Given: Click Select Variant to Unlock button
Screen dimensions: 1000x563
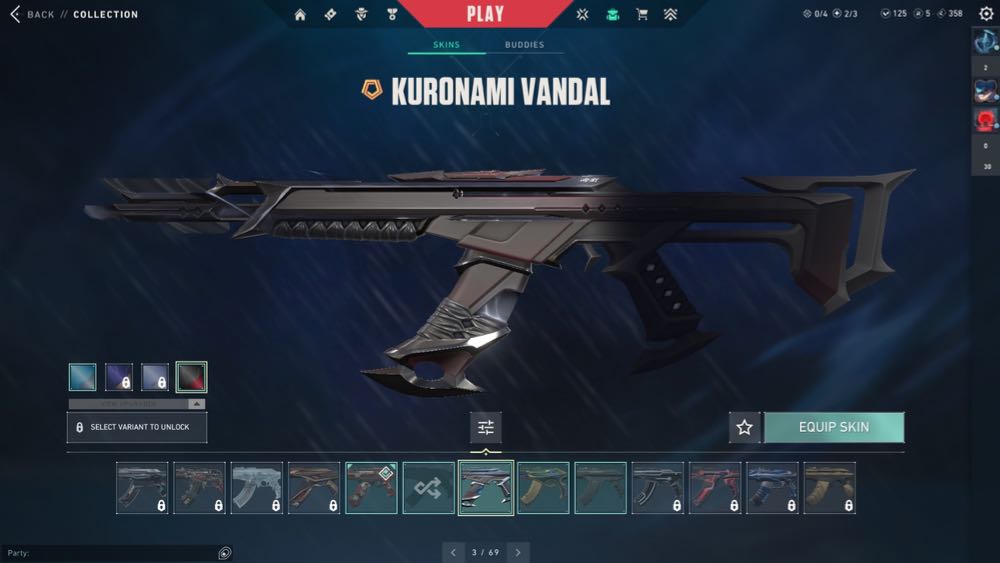Looking at the screenshot, I should pos(136,427).
